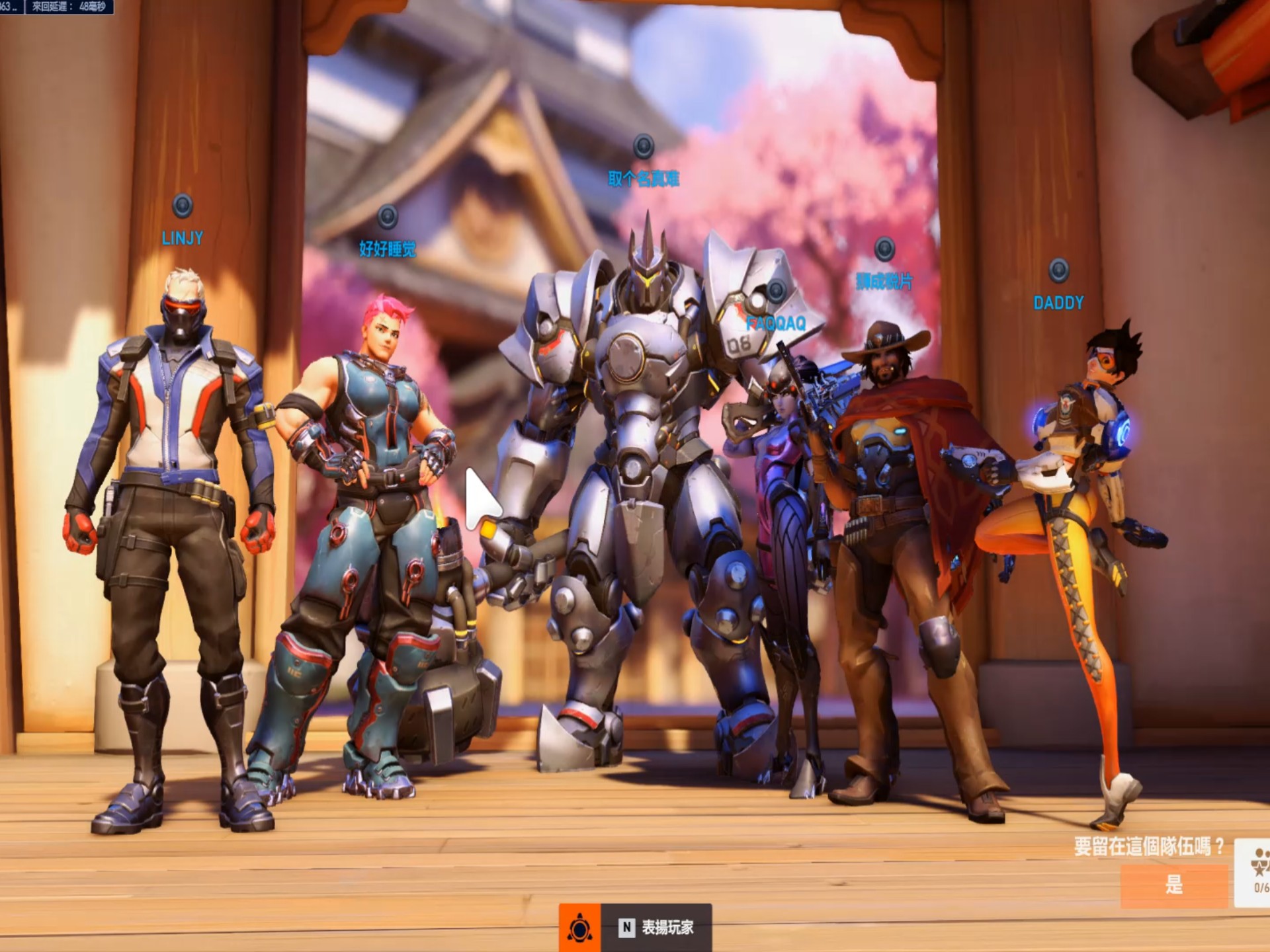Image resolution: width=1270 pixels, height=952 pixels.
Task: Click the group members 0/6 icon
Action: [x=1257, y=873]
